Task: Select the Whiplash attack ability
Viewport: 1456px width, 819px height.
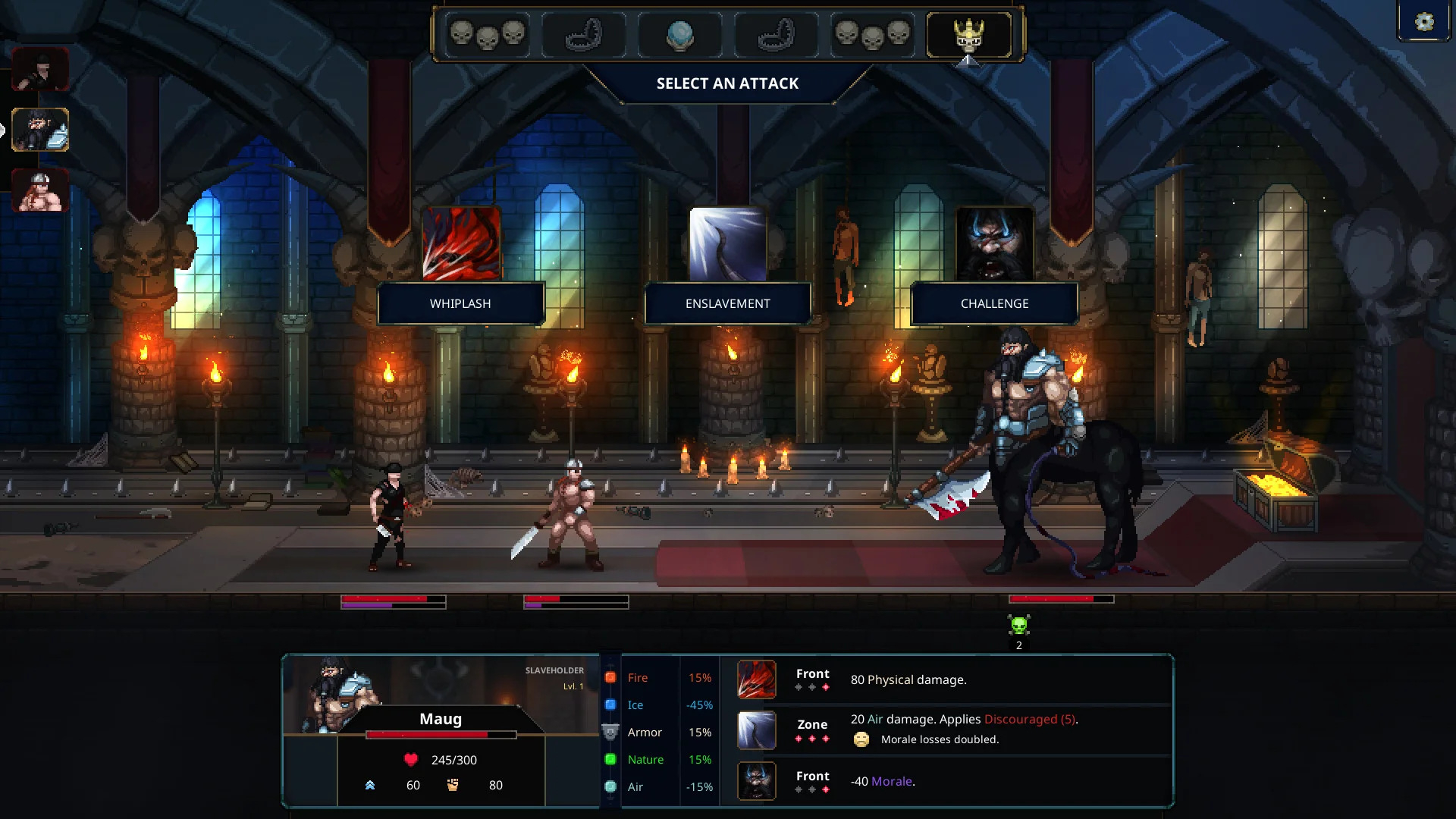Action: pos(461,303)
